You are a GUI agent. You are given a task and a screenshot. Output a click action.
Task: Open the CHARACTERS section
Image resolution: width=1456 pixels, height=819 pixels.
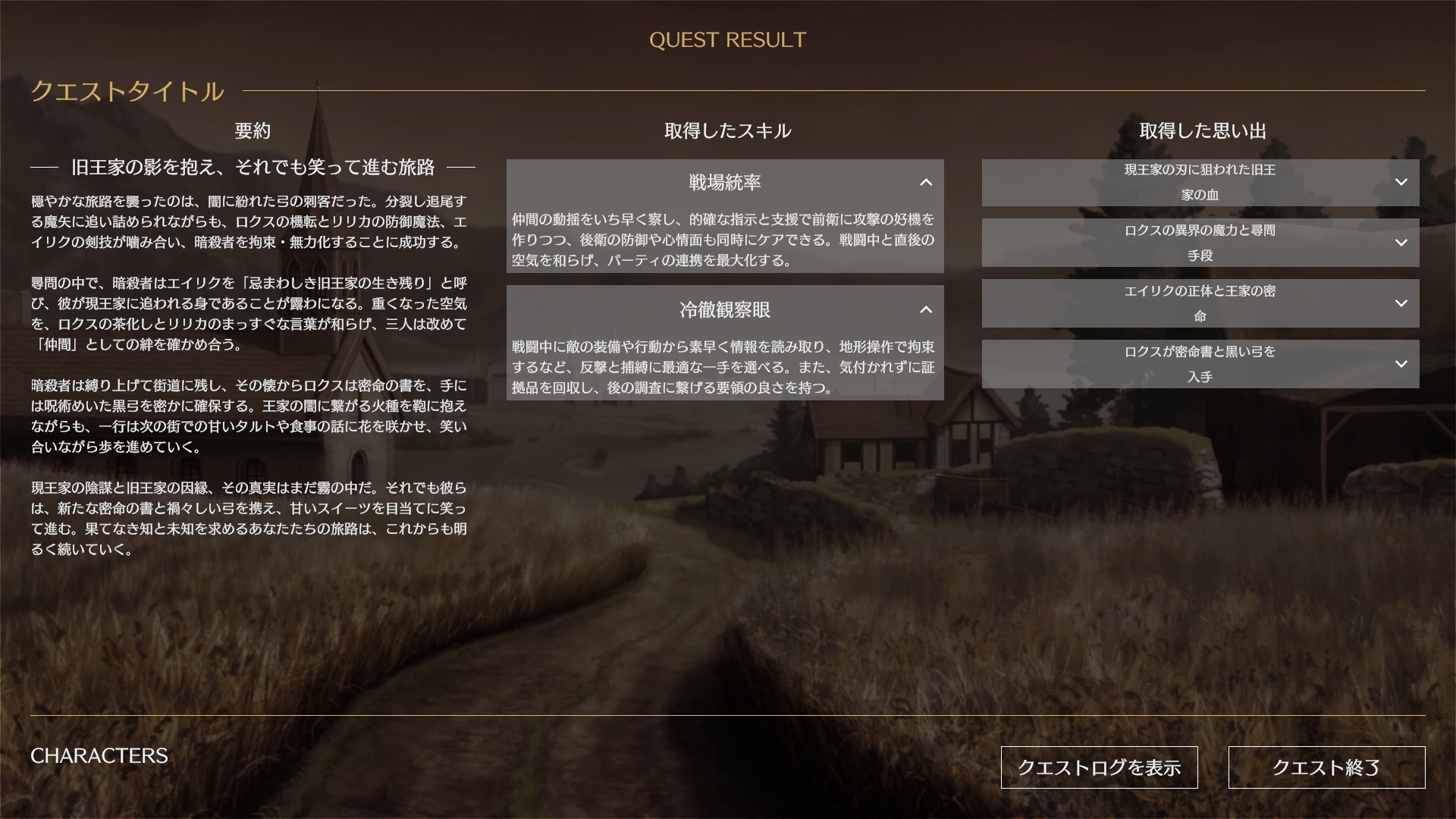tap(99, 755)
